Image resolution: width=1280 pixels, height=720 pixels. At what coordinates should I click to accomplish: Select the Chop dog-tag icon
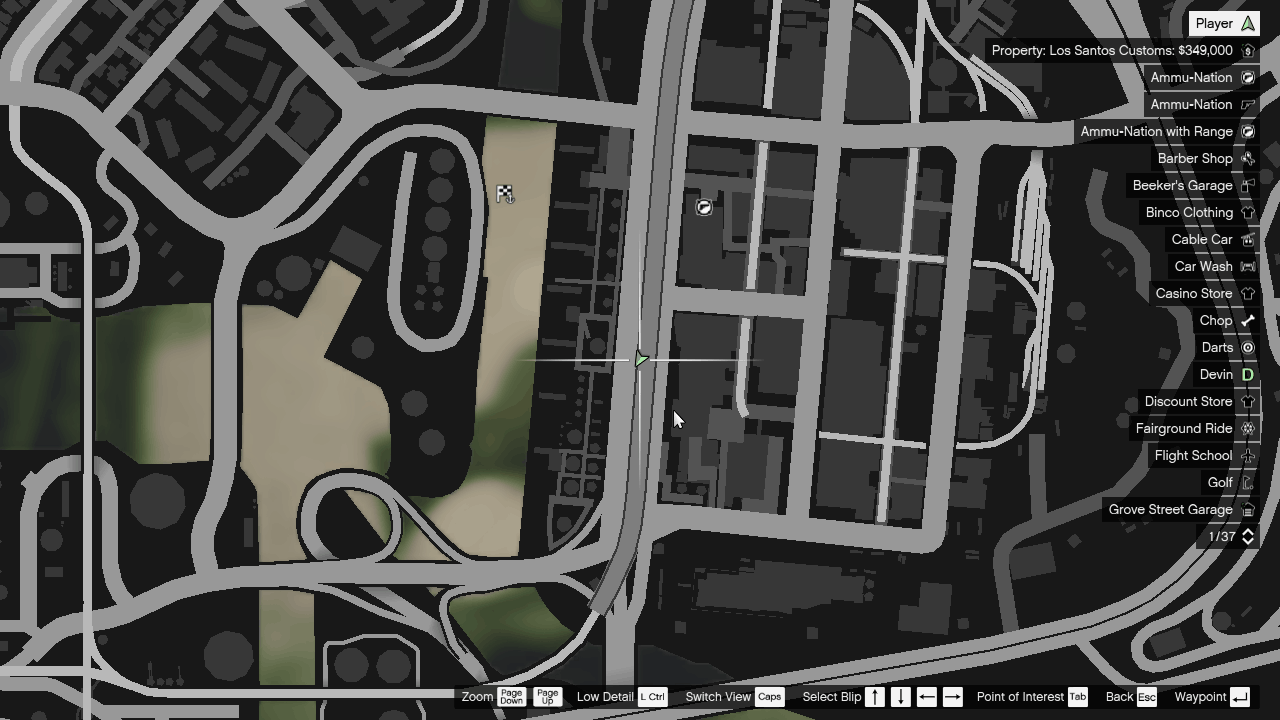[1247, 320]
